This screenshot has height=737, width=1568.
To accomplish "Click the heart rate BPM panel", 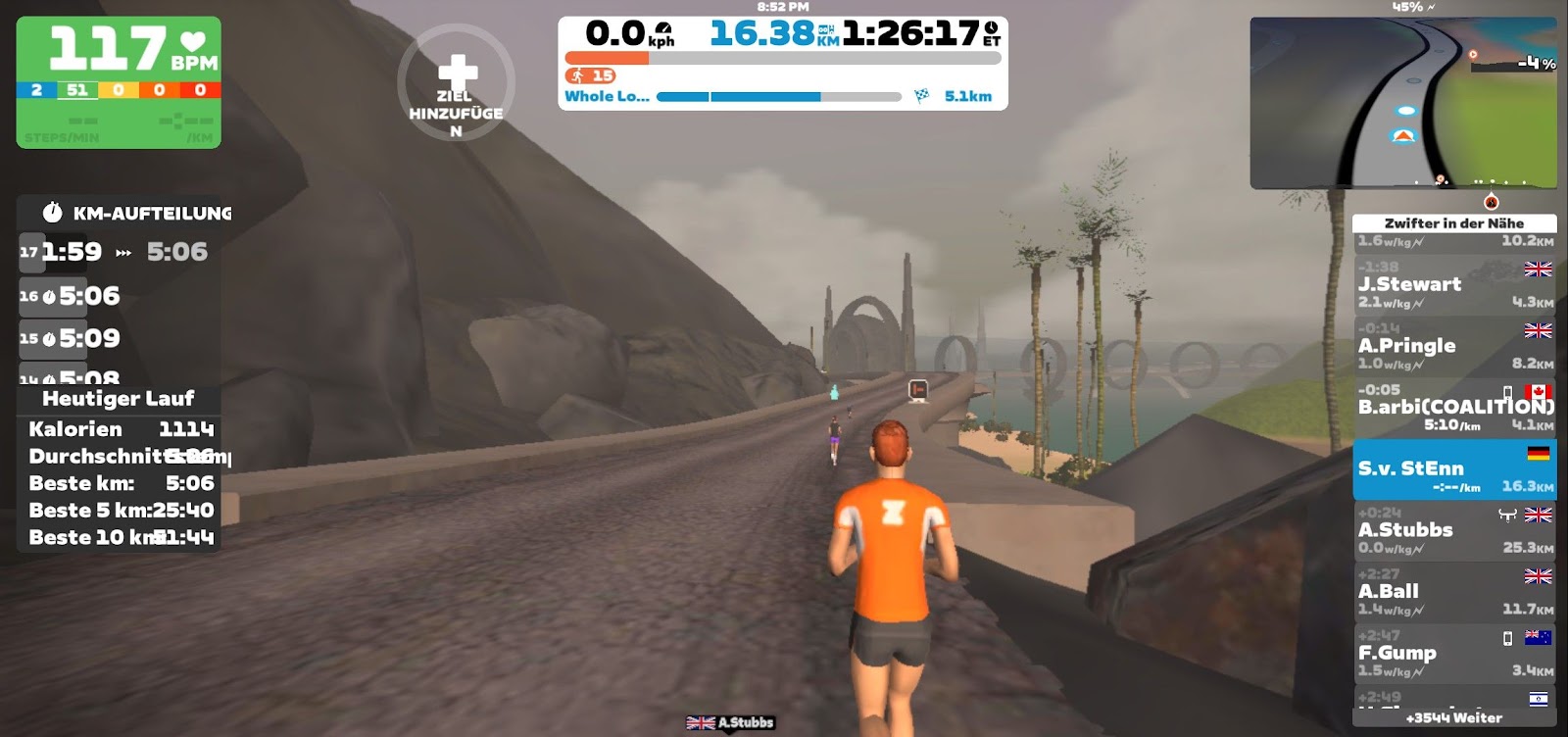I will point(119,82).
